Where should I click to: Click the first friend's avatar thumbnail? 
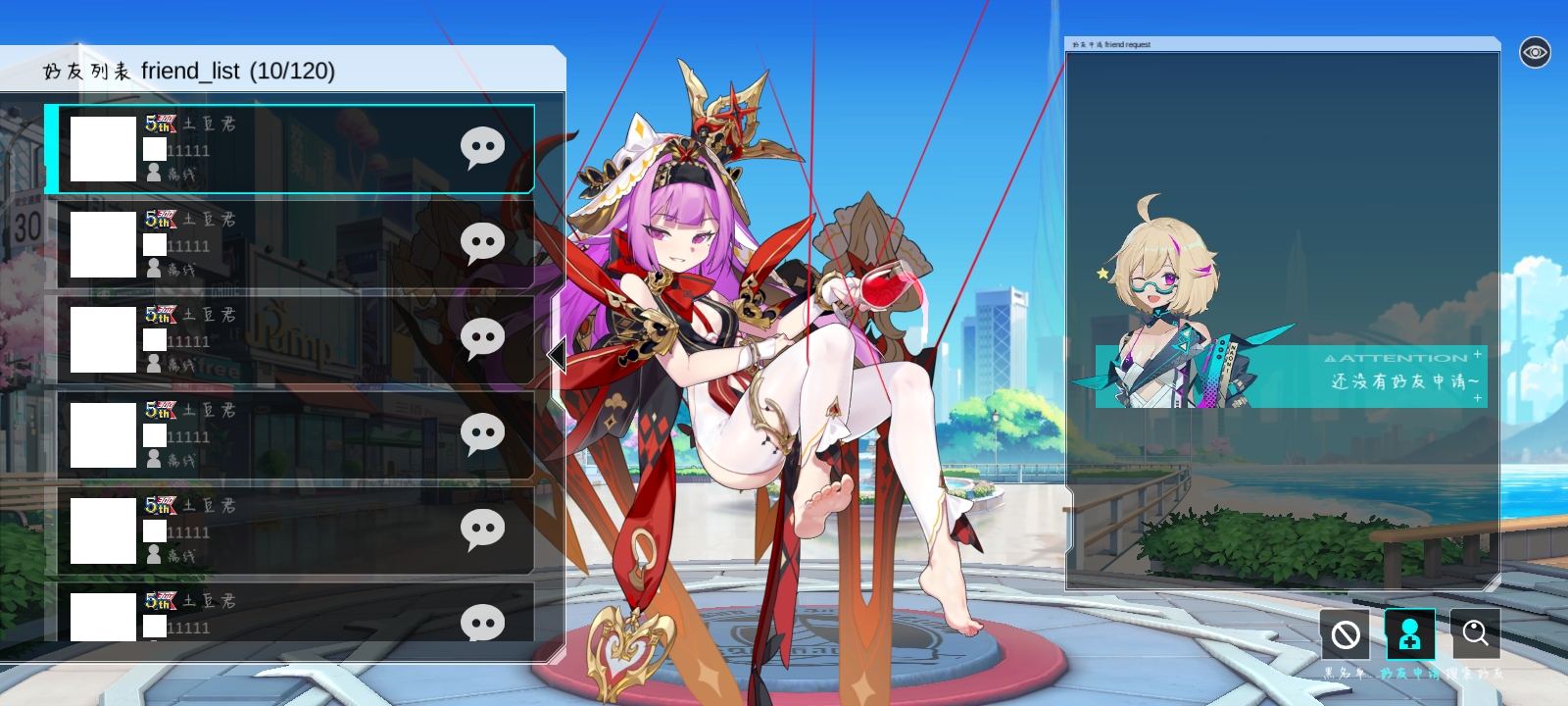tap(102, 148)
